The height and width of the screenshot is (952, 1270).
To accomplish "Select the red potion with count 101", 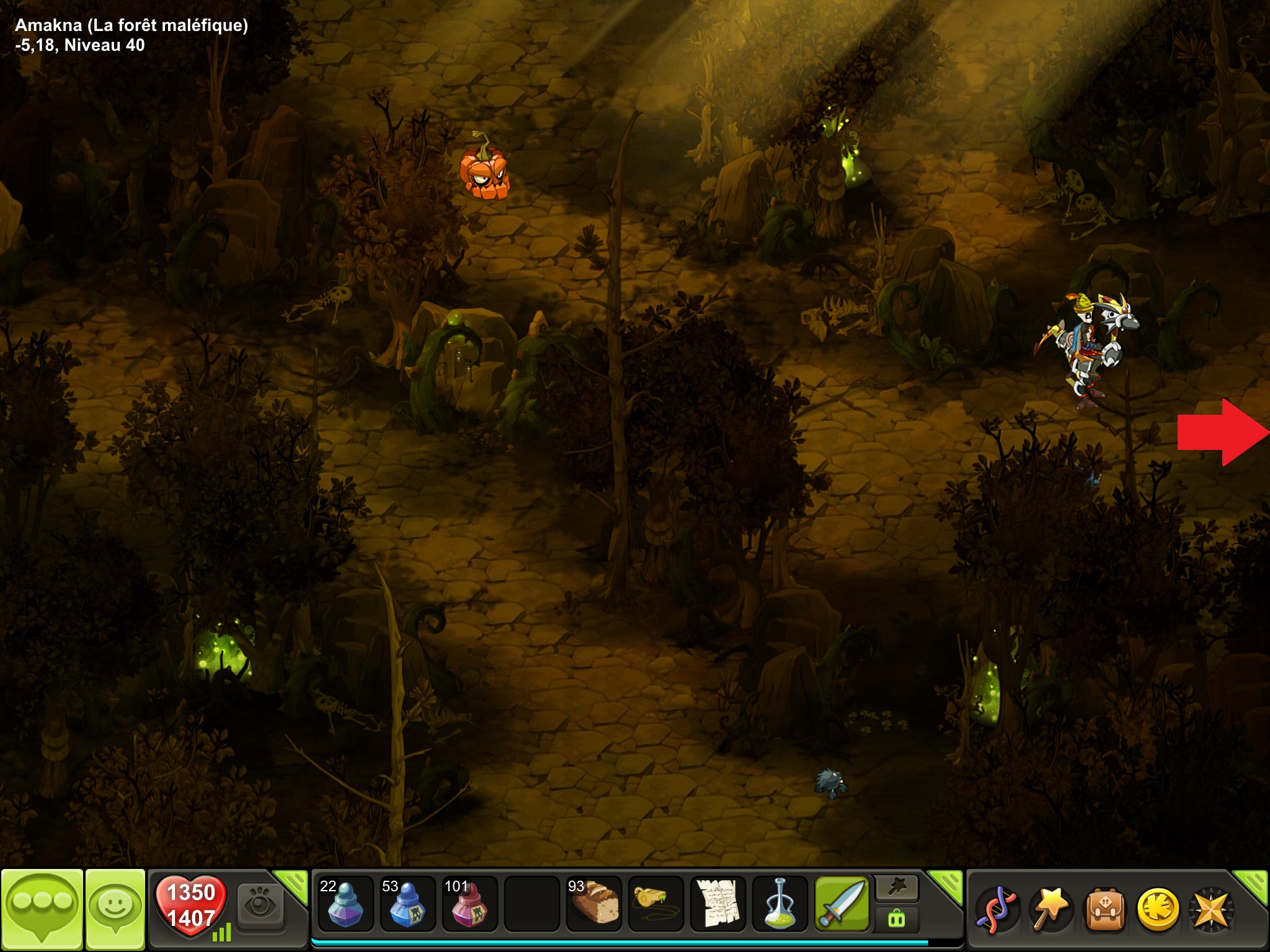I will pyautogui.click(x=469, y=904).
